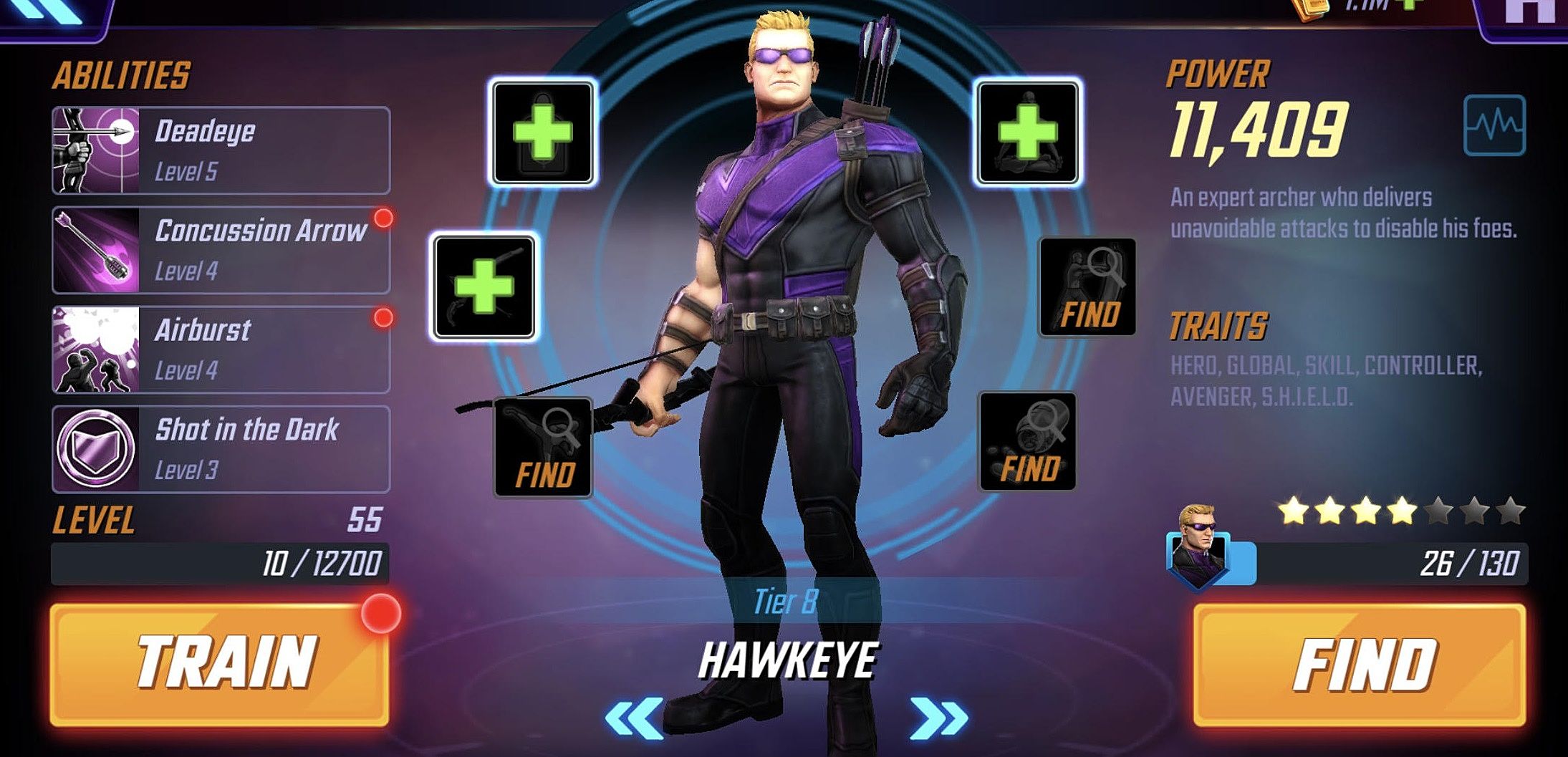
Task: Click the large orange FIND shards button
Action: coord(1359,664)
